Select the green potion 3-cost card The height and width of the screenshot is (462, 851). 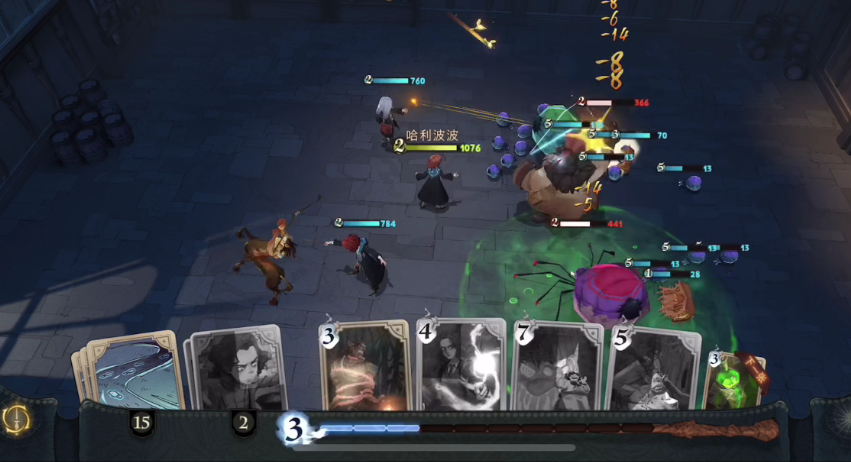tap(735, 378)
